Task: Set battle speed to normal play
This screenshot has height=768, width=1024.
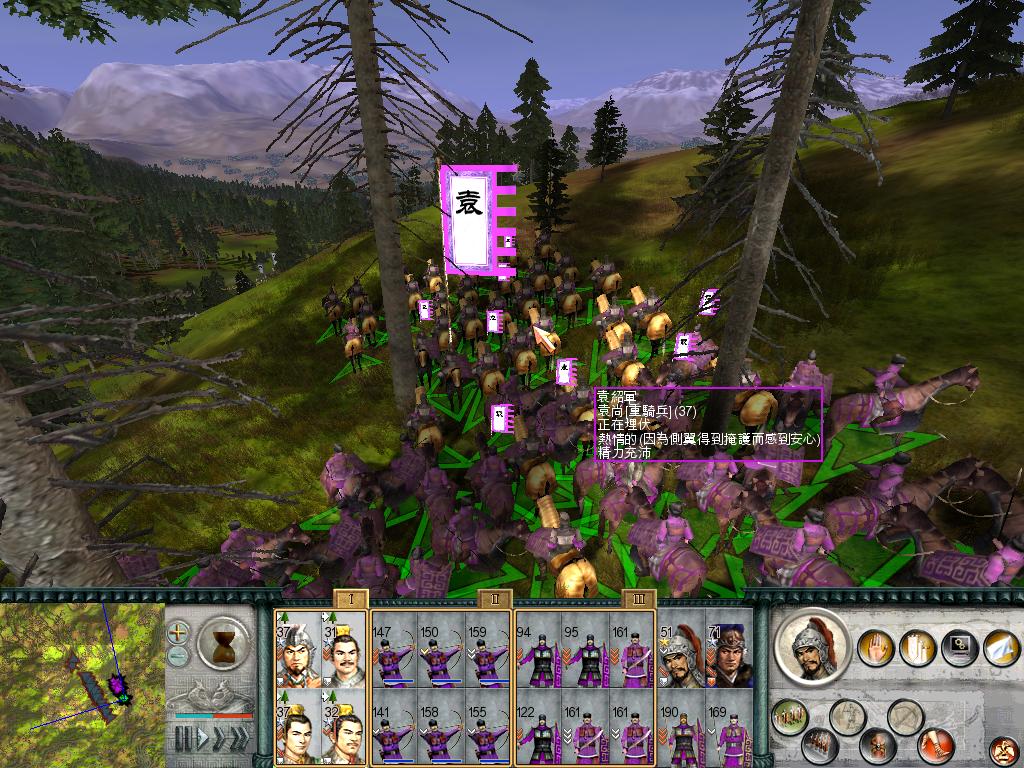Action: [201, 740]
